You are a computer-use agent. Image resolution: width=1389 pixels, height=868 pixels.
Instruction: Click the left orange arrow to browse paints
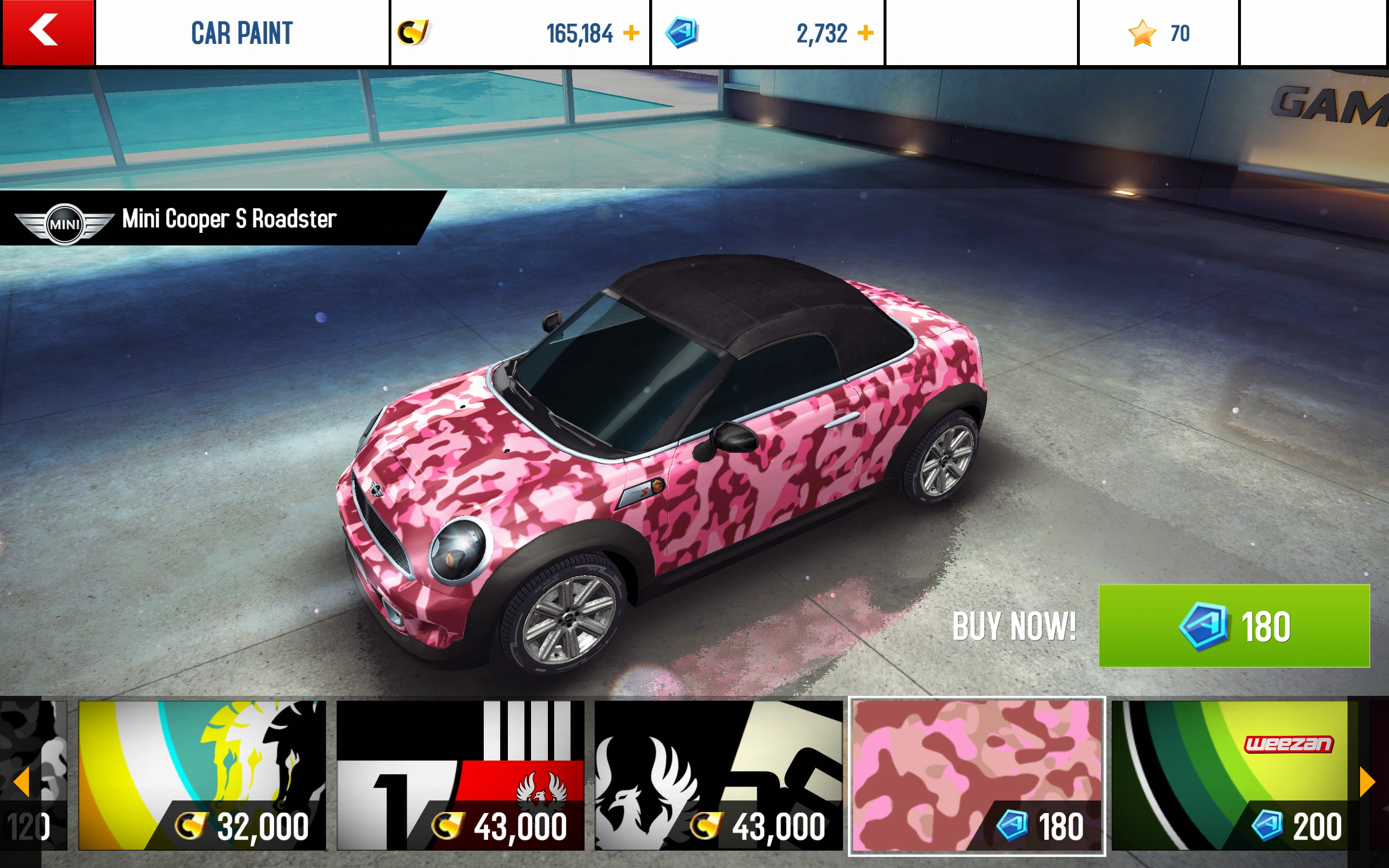click(x=21, y=782)
